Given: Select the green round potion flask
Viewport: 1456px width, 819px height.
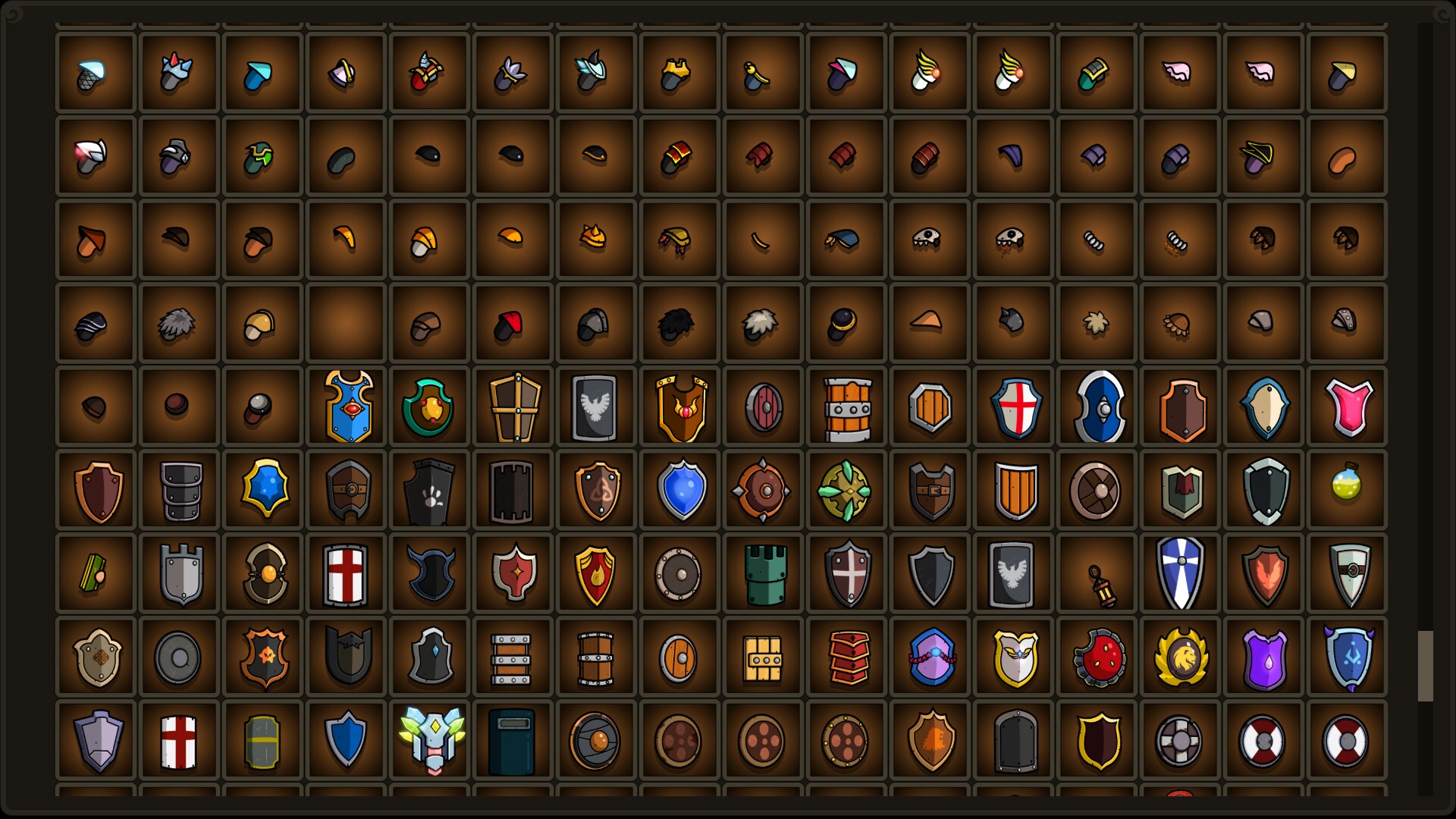Looking at the screenshot, I should tap(1348, 489).
